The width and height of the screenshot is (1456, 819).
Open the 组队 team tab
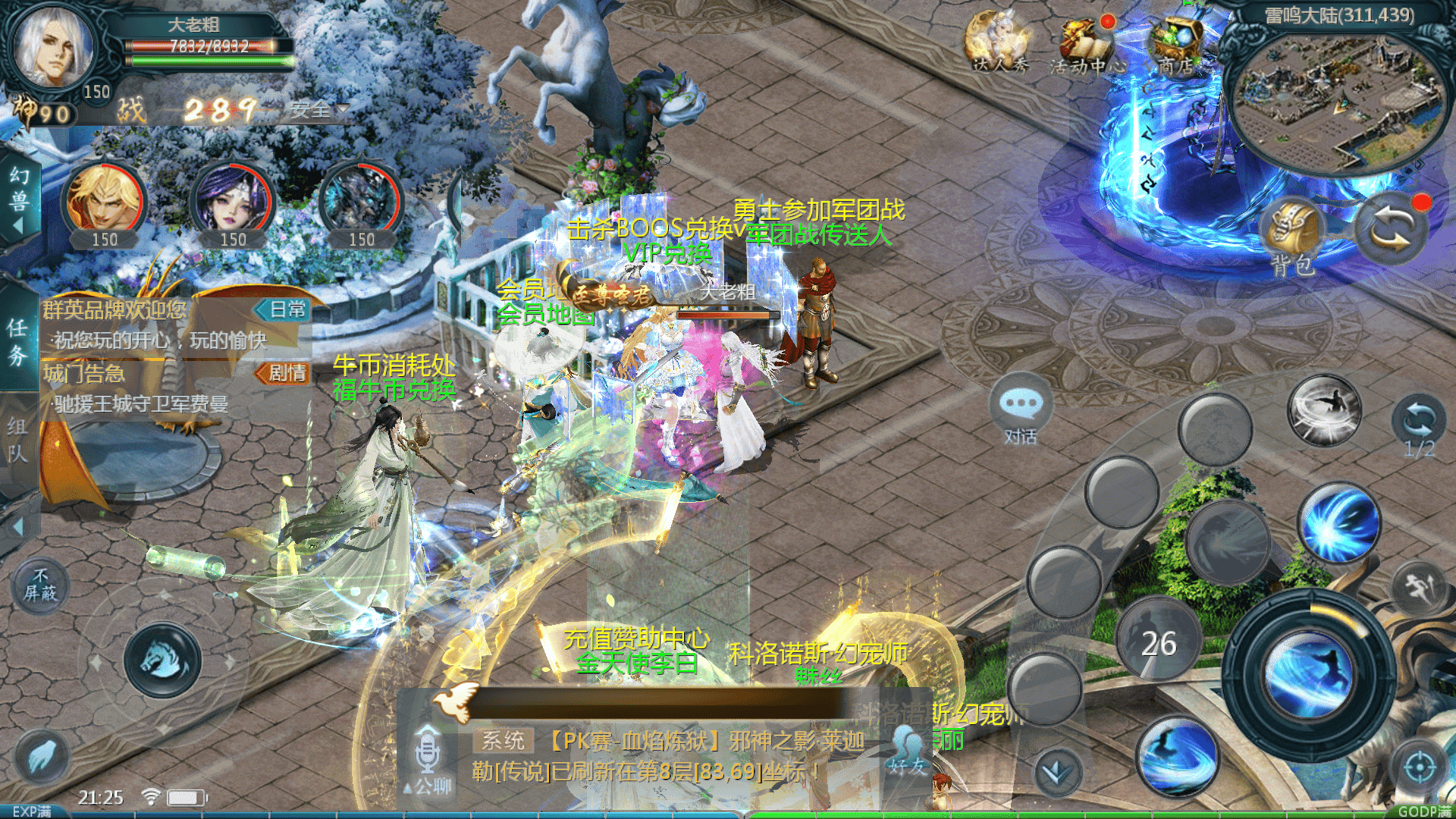(x=17, y=440)
